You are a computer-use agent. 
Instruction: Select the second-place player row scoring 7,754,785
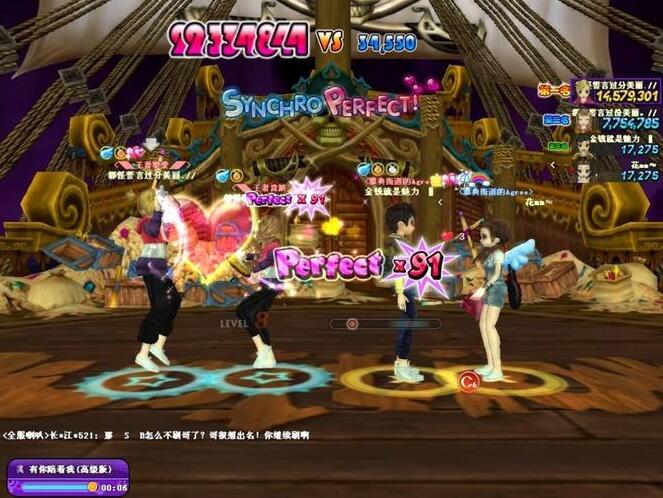click(x=612, y=120)
